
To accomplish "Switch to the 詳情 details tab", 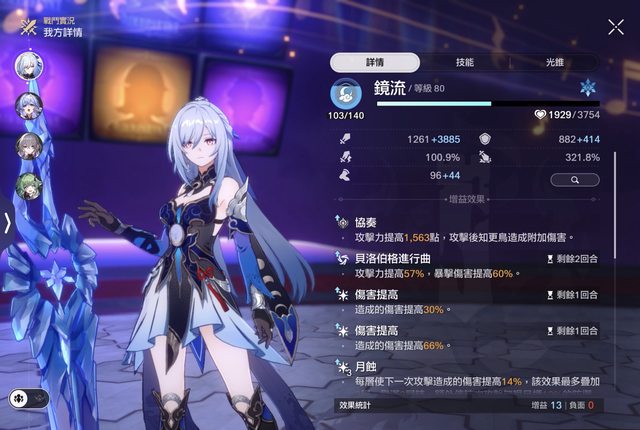I will click(373, 62).
